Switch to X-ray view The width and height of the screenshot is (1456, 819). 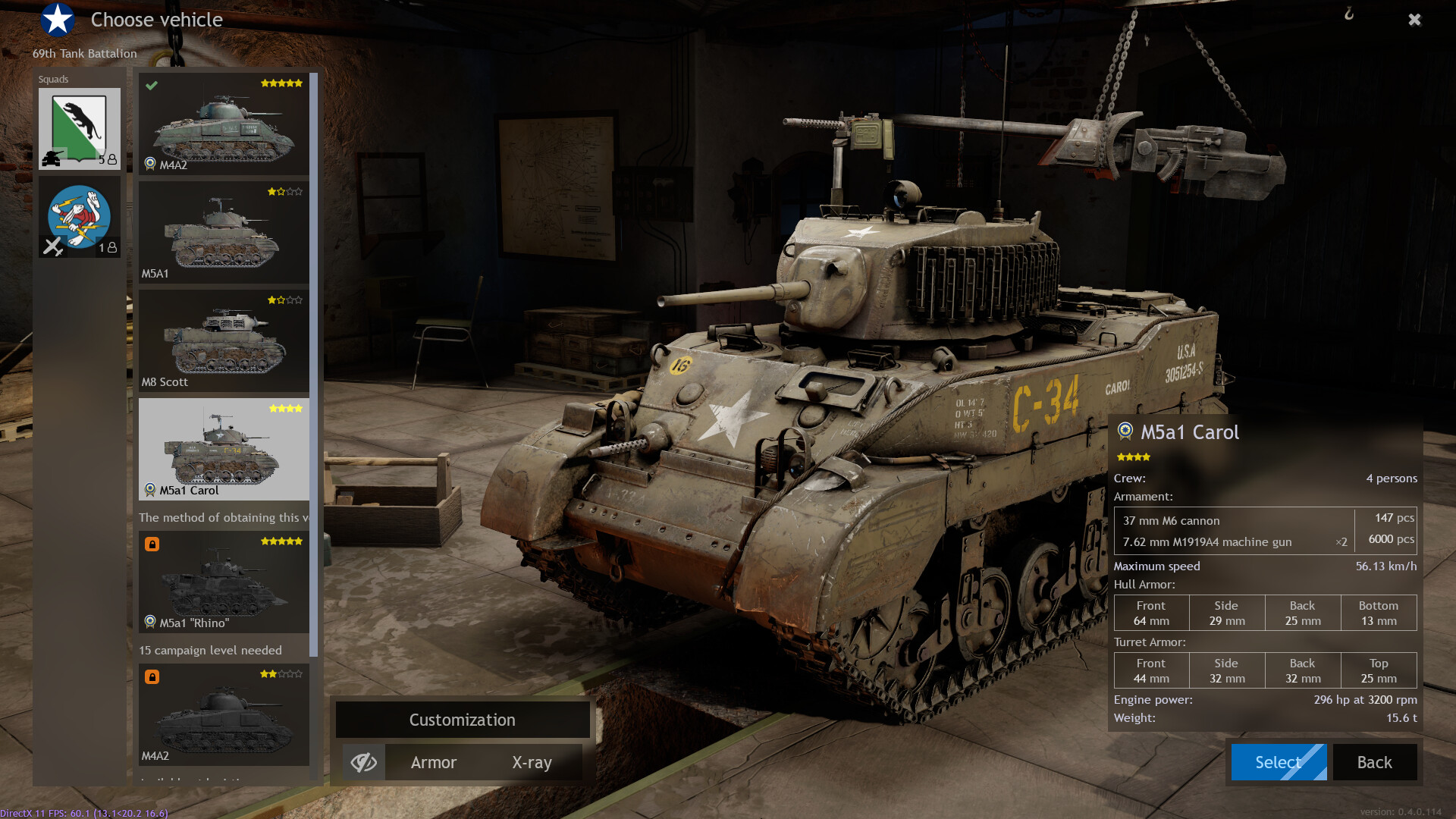pyautogui.click(x=532, y=762)
